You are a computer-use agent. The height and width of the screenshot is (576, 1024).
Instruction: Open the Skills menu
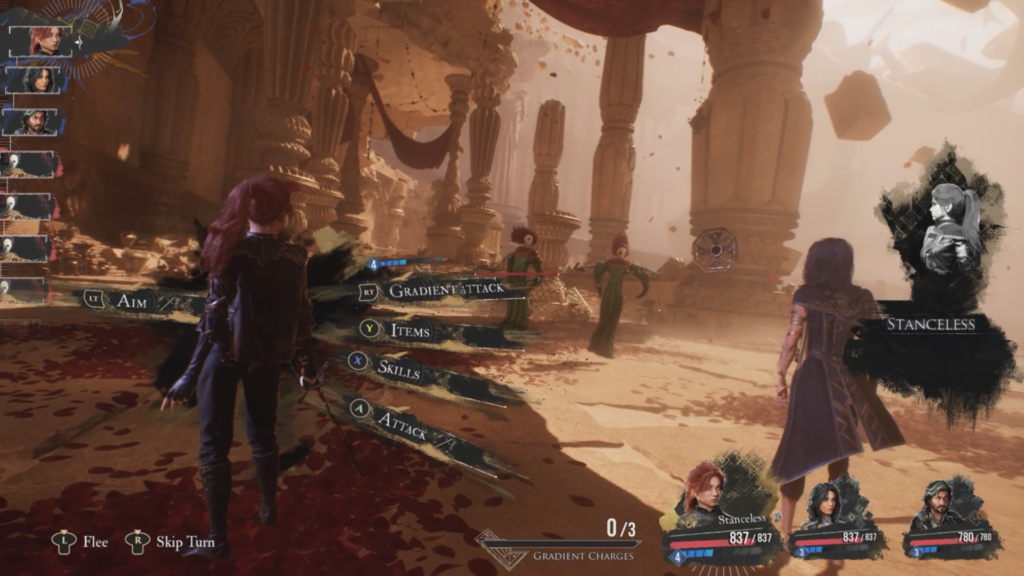[x=398, y=367]
